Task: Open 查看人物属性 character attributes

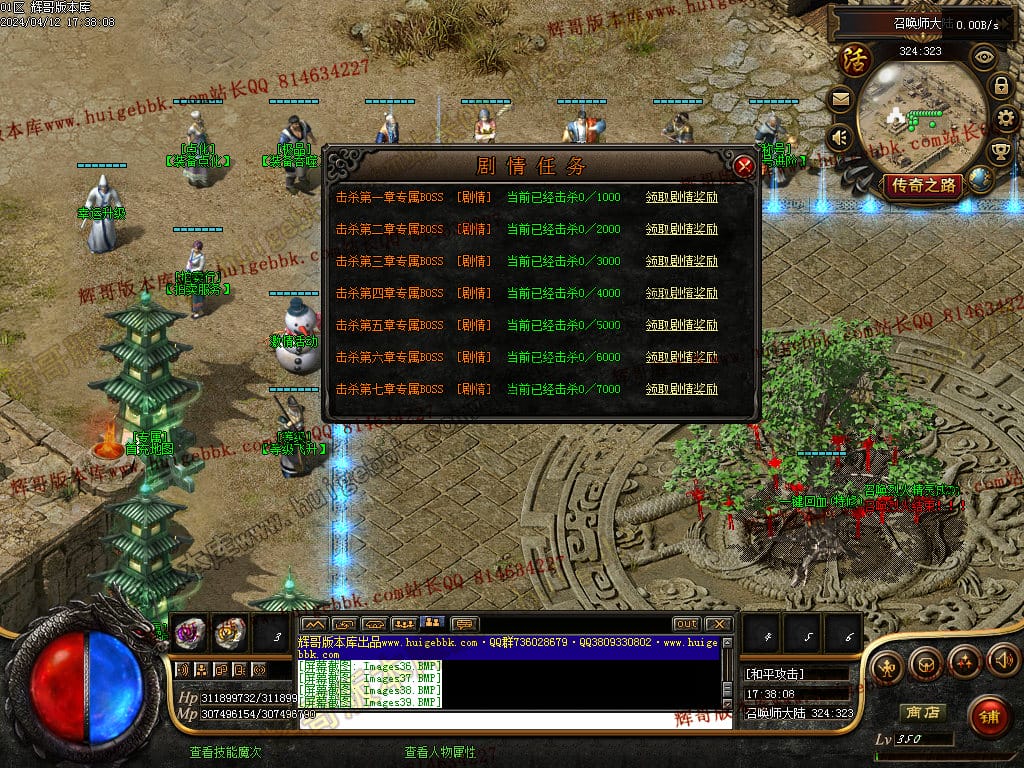Action: point(439,752)
